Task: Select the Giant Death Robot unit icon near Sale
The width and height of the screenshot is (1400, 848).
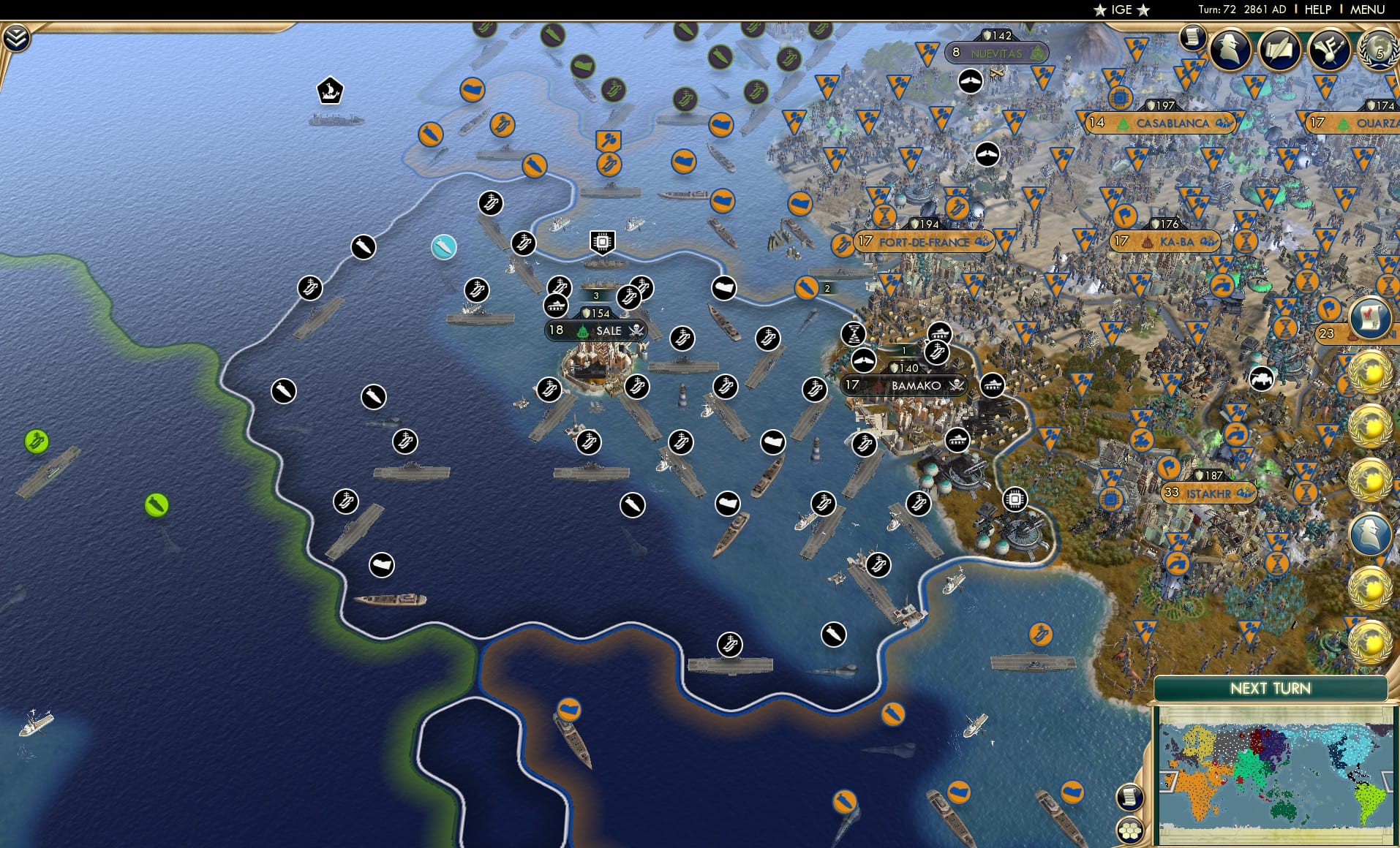Action: [x=601, y=240]
